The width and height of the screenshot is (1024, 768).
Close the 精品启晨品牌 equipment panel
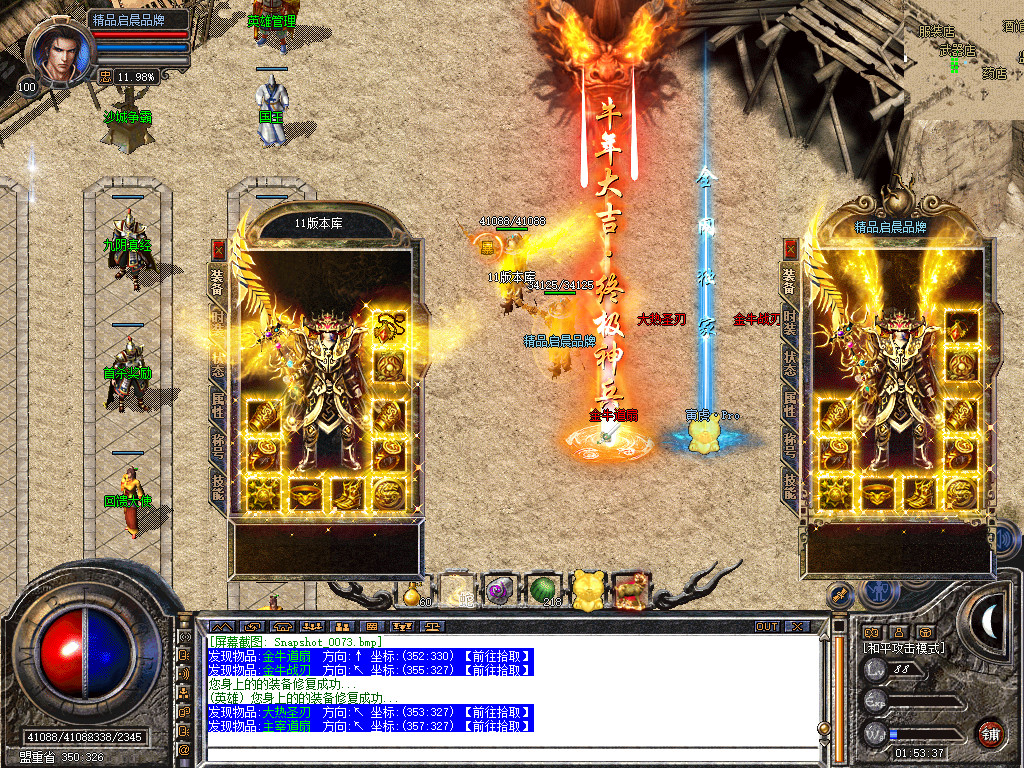coord(790,249)
